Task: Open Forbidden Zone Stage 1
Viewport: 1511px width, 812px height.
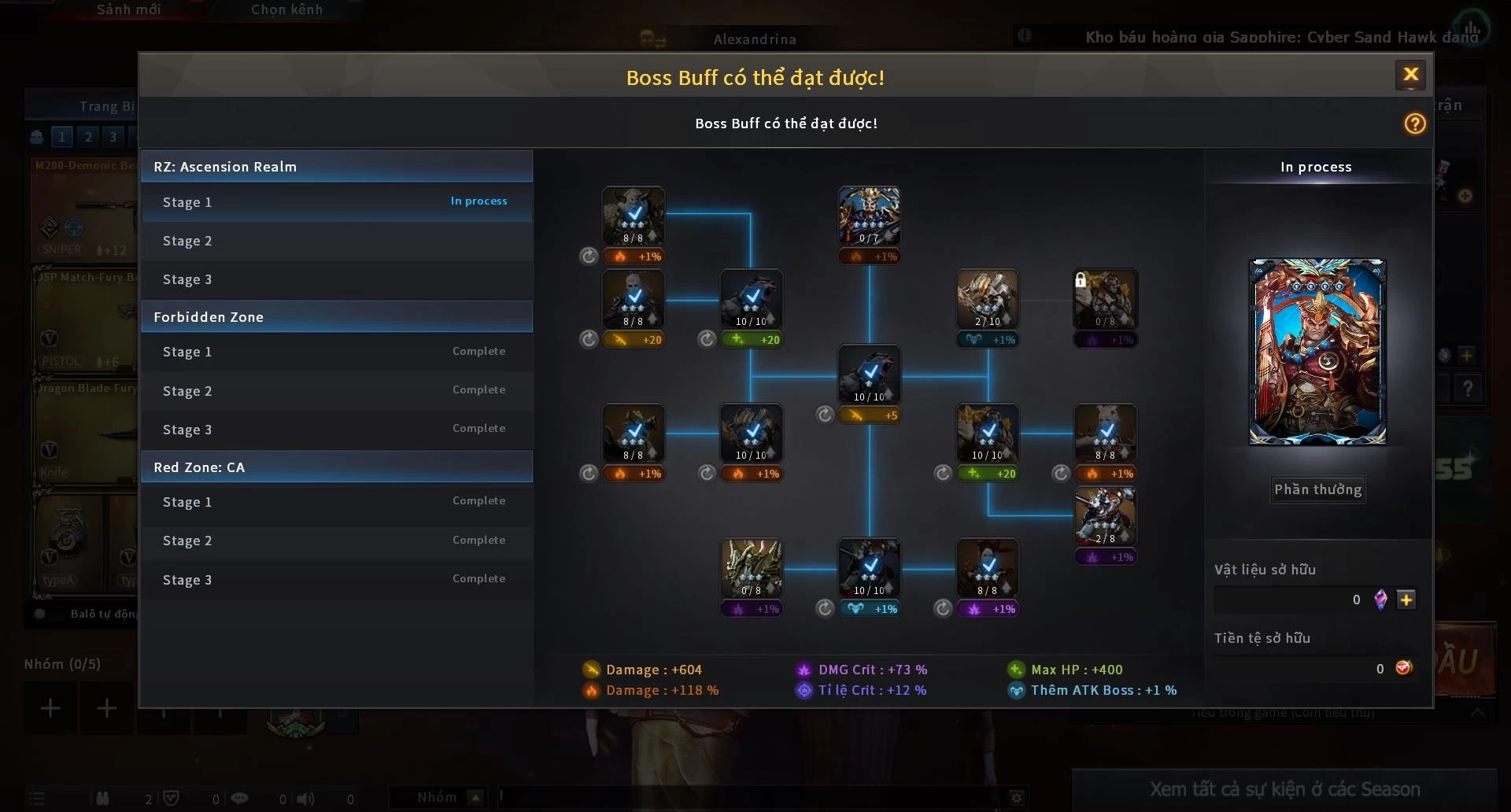Action: [336, 352]
